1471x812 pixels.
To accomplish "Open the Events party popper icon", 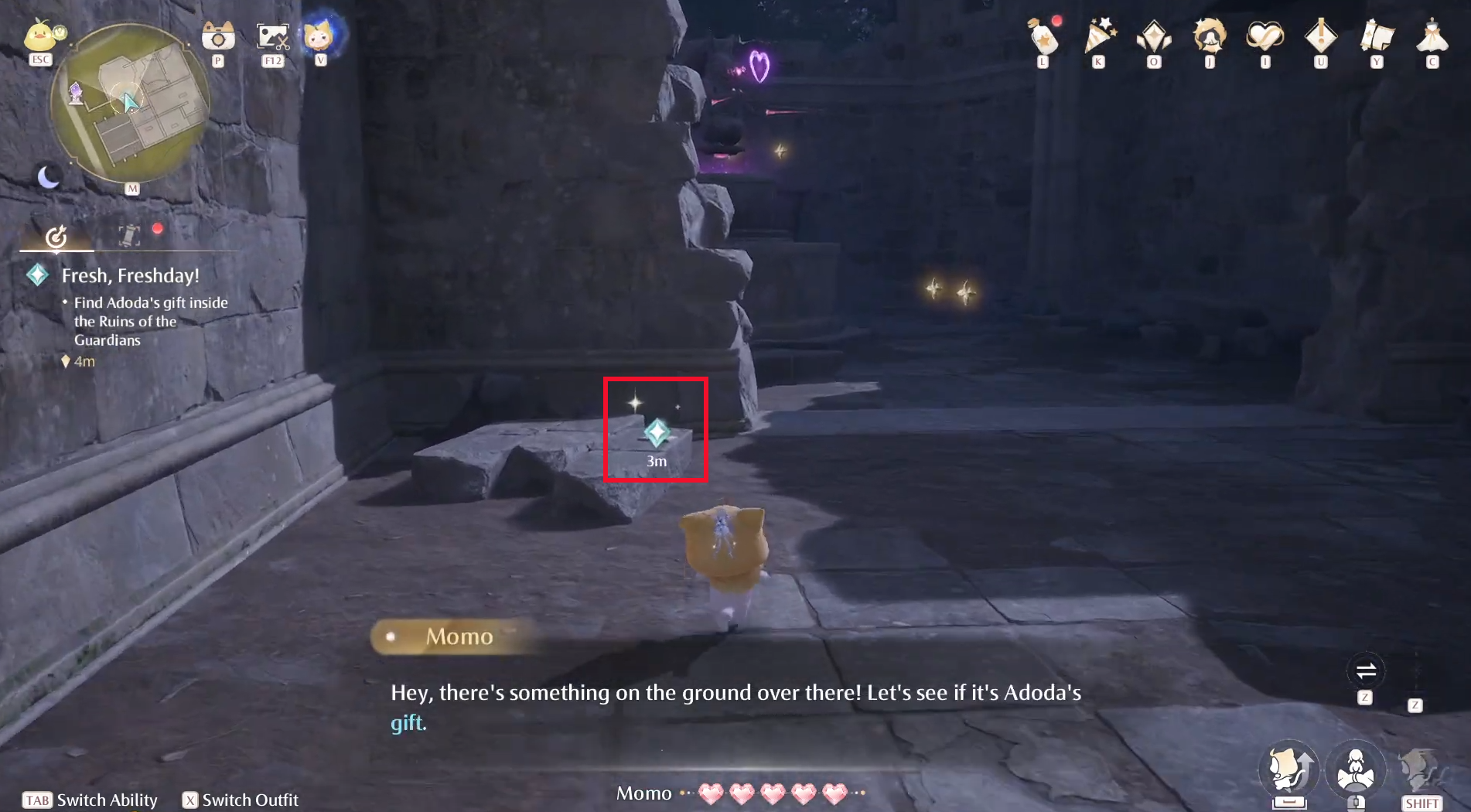I will 1099,35.
